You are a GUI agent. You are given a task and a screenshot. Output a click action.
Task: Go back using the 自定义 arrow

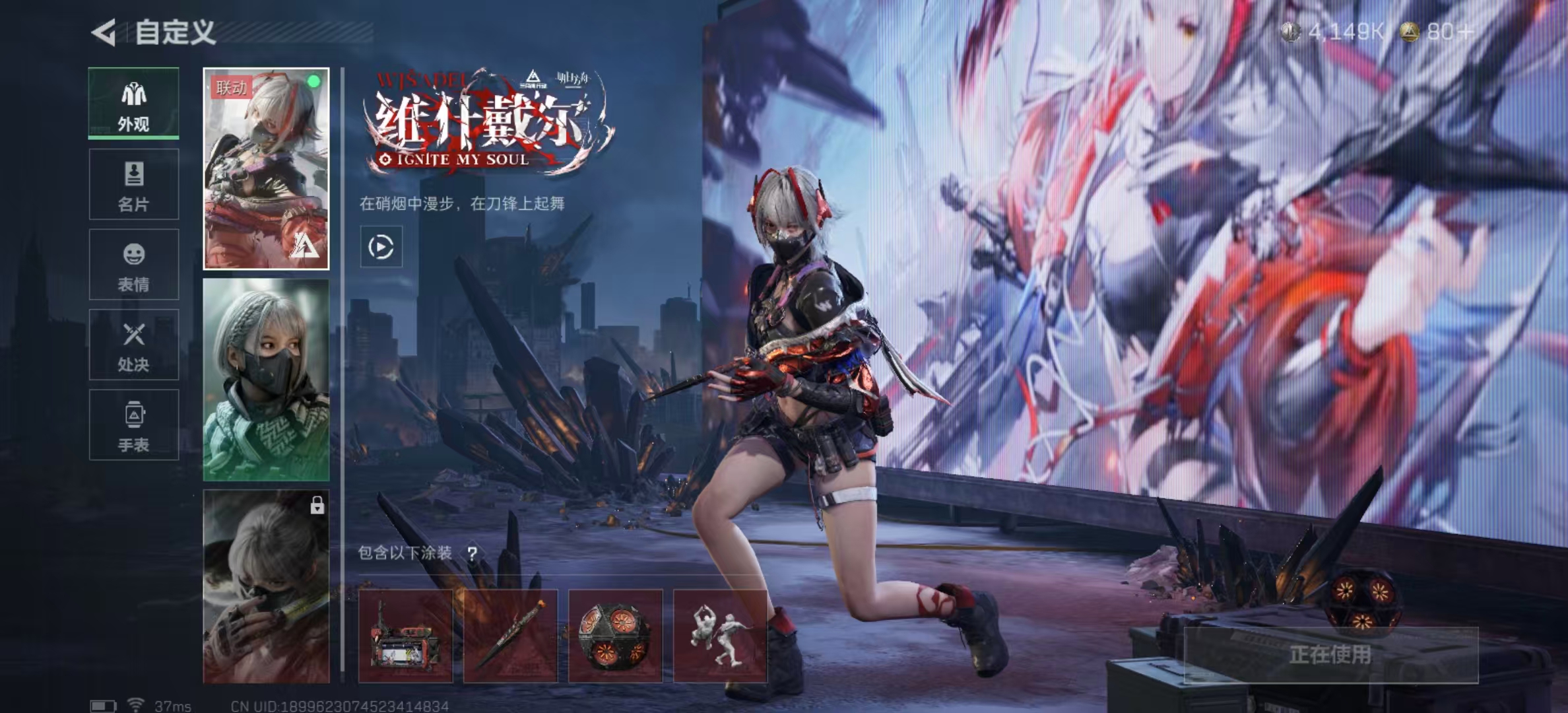point(104,32)
